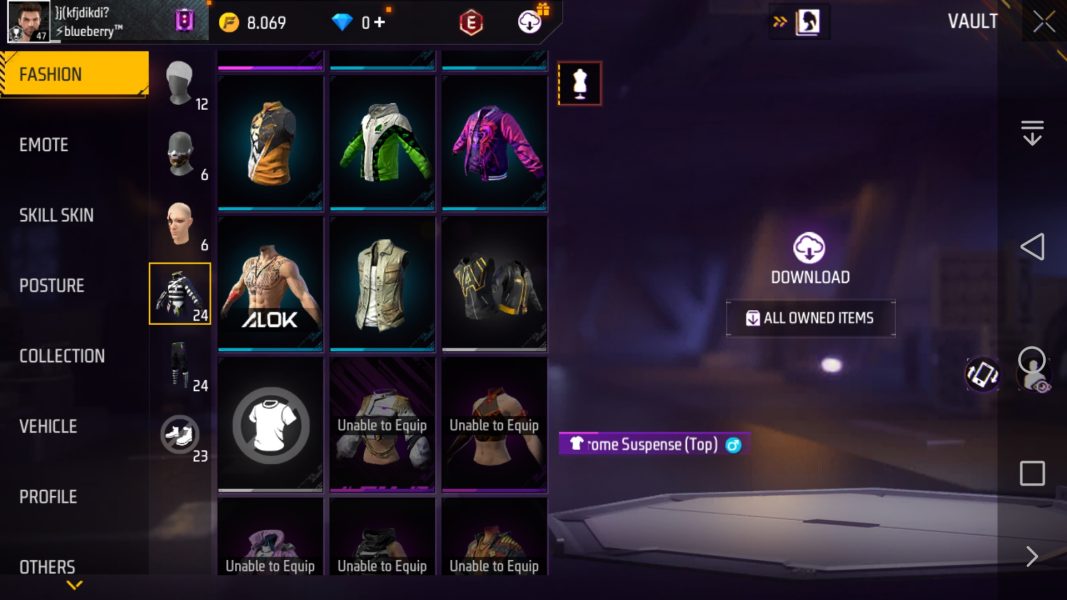The image size is (1067, 600).
Task: Pick the beige vest top
Action: coord(383,283)
